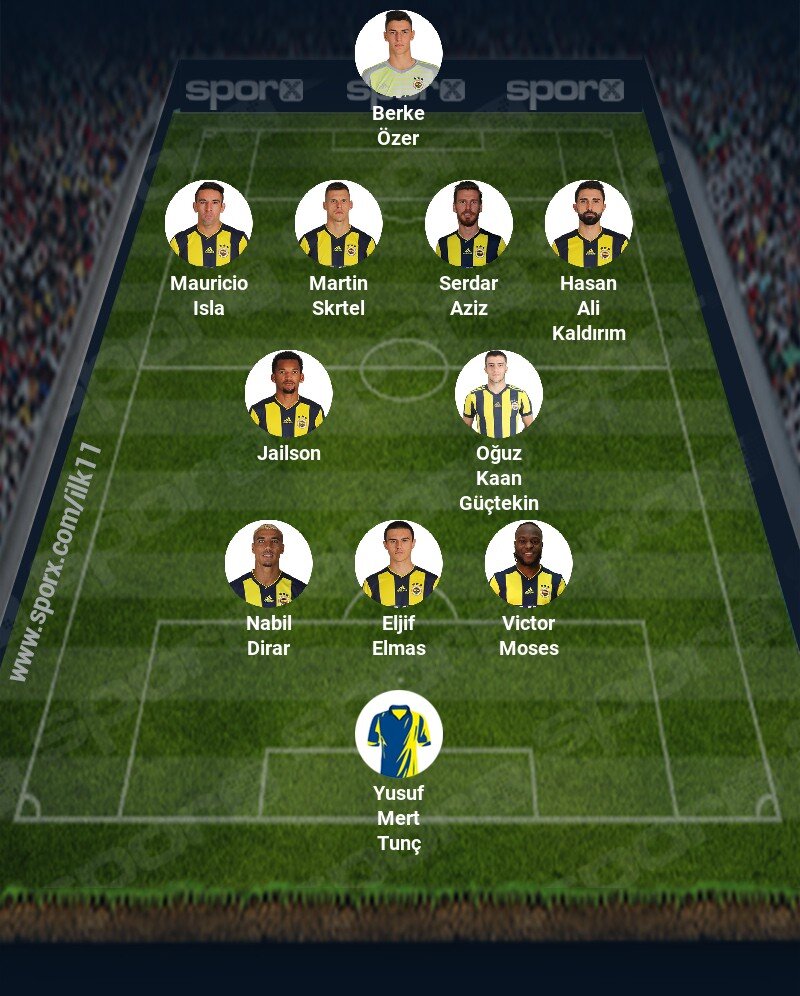Select Oğuz Kaan Güçtekin's portrait

tap(498, 394)
